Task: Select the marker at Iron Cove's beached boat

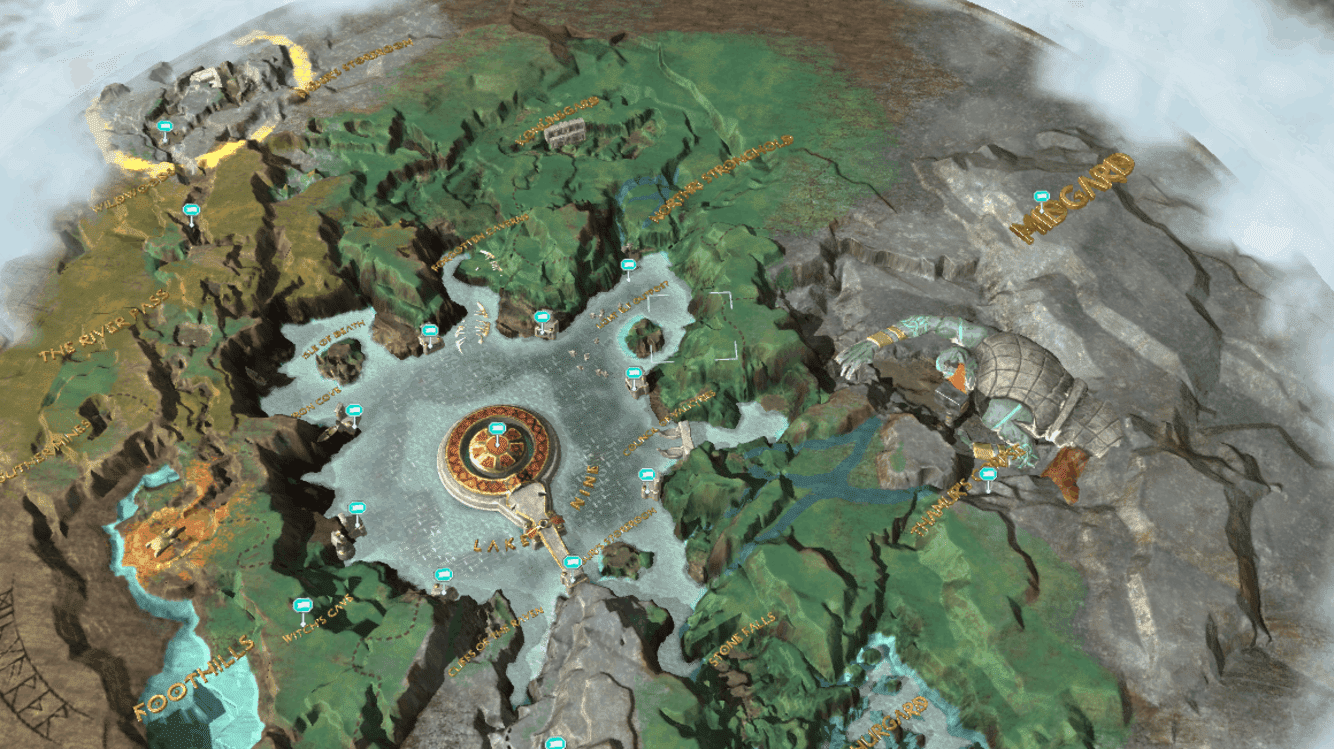Action: click(353, 410)
